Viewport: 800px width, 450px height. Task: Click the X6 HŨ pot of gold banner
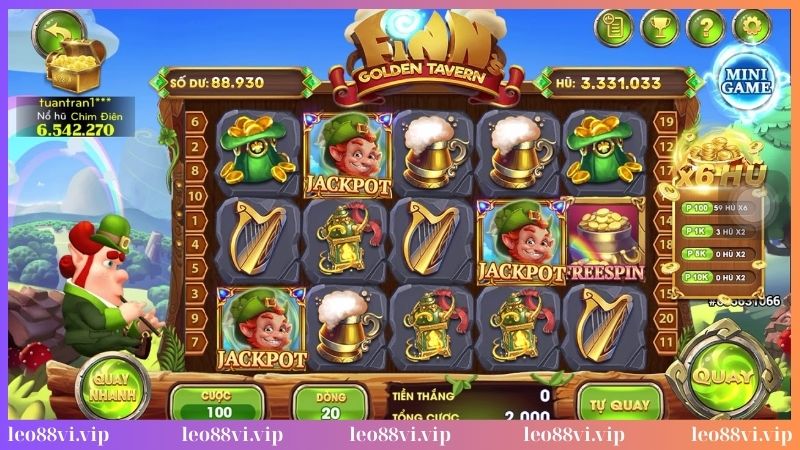click(x=729, y=168)
